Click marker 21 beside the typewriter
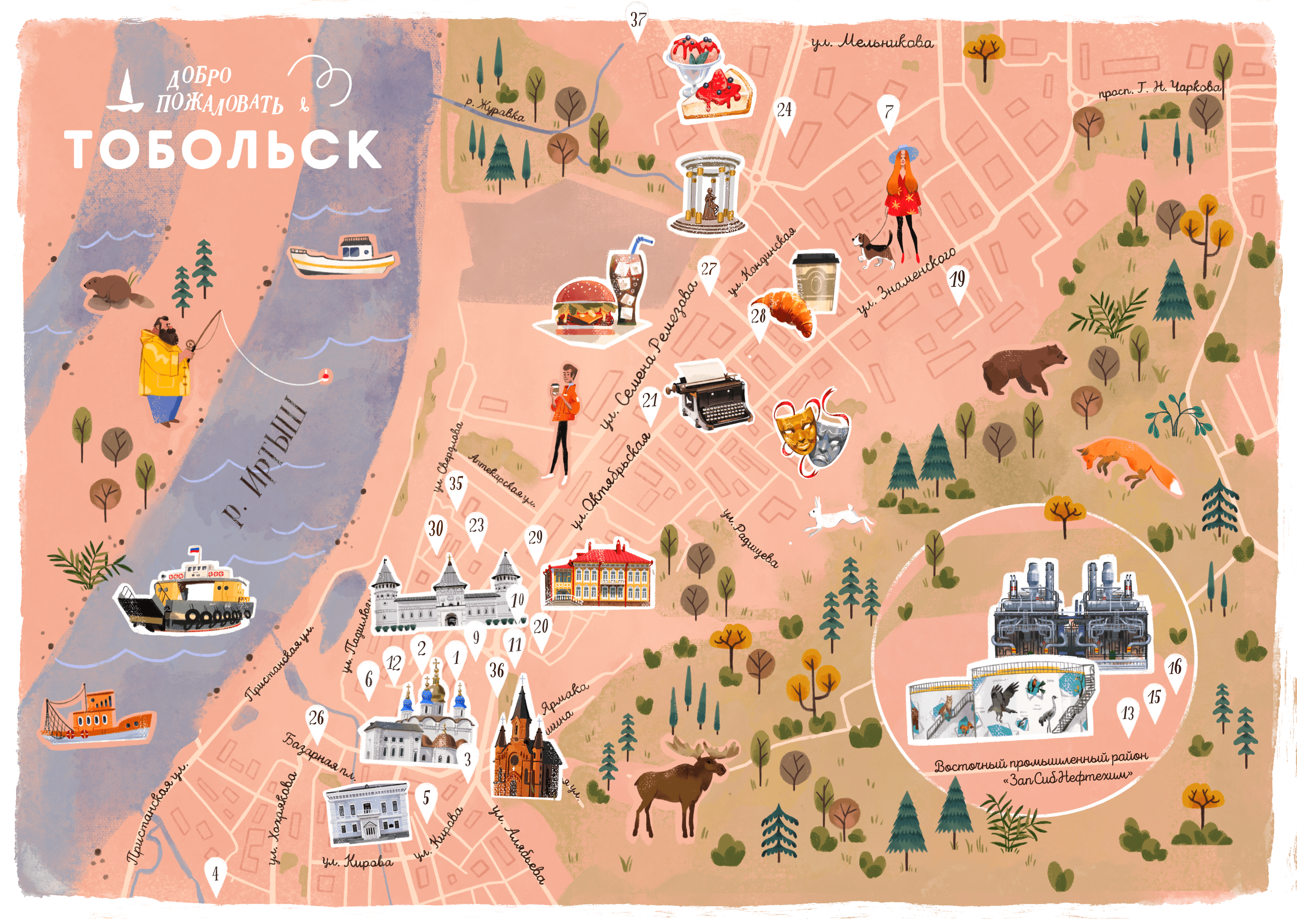This screenshot has height=924, width=1297. 650,404
